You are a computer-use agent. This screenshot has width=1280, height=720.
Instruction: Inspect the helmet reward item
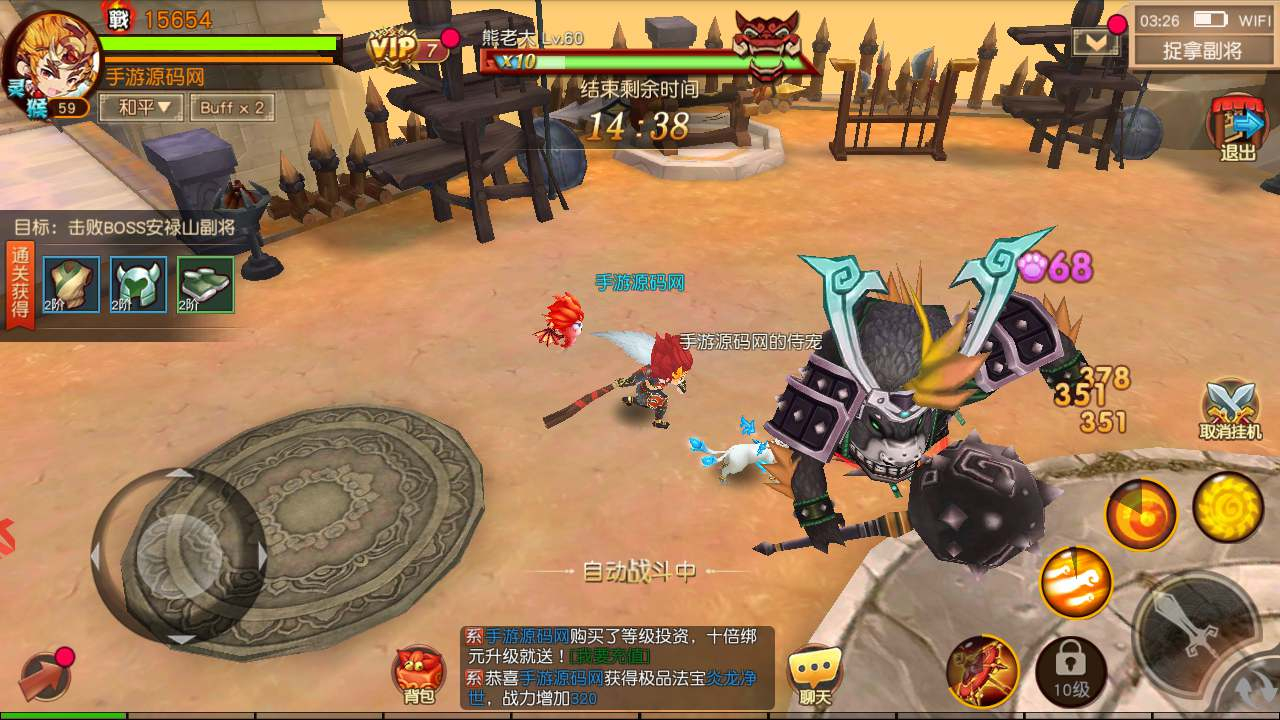(138, 284)
